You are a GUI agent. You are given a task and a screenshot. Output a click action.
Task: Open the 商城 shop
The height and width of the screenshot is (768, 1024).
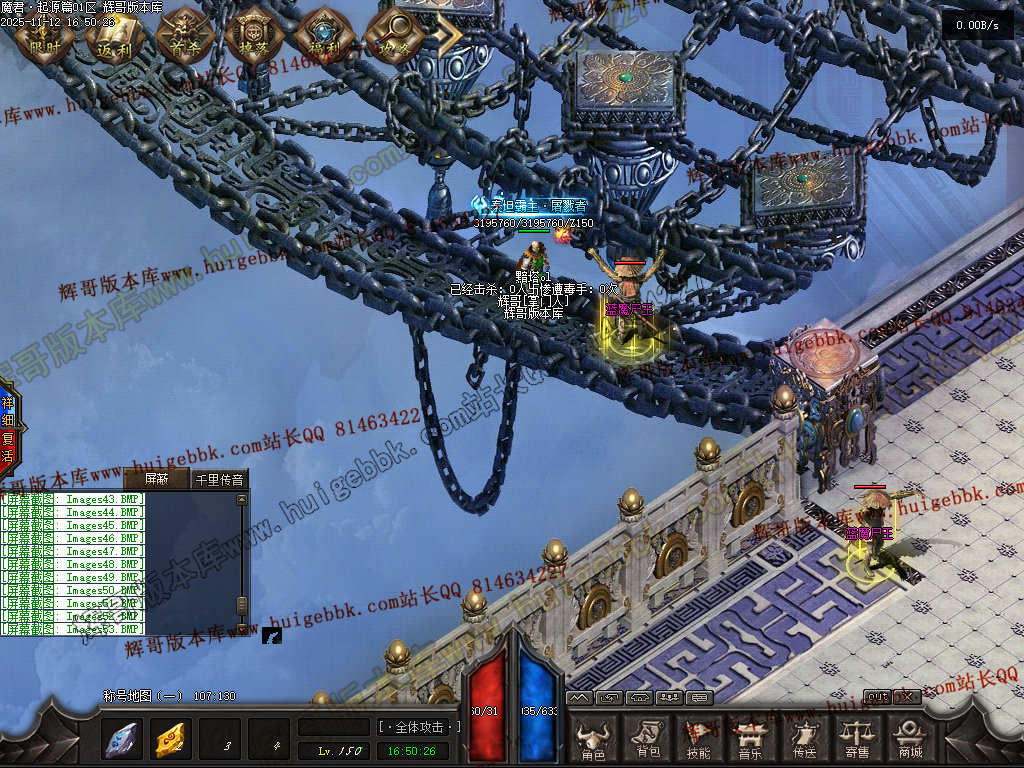(909, 740)
